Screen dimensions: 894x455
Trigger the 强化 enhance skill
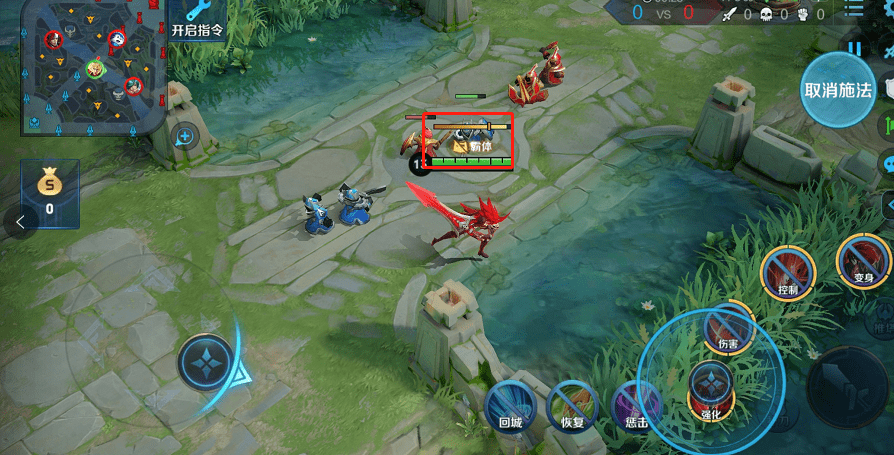pyautogui.click(x=711, y=388)
